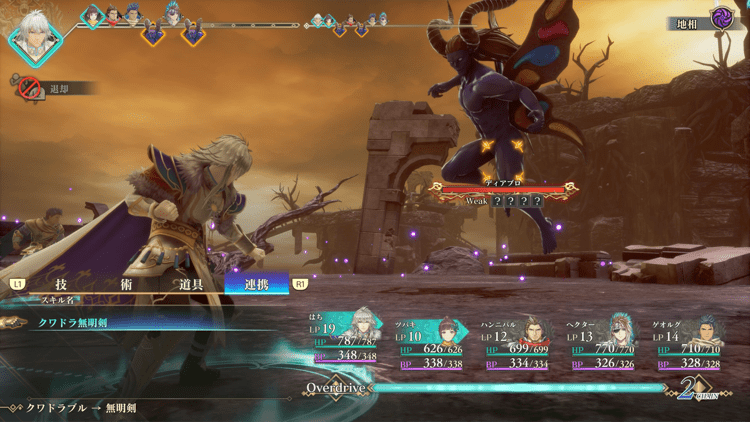Click the 地相 terrain indicator icon
Viewport: 750px width, 422px height.
(x=722, y=18)
